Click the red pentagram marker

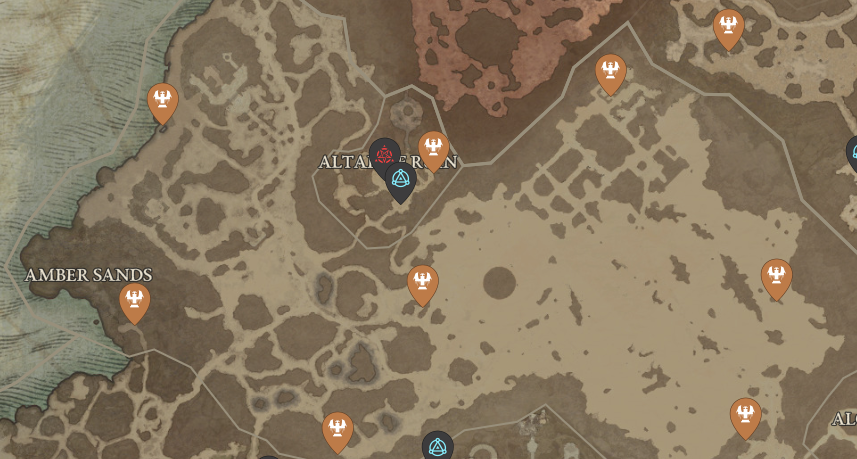click(x=384, y=154)
